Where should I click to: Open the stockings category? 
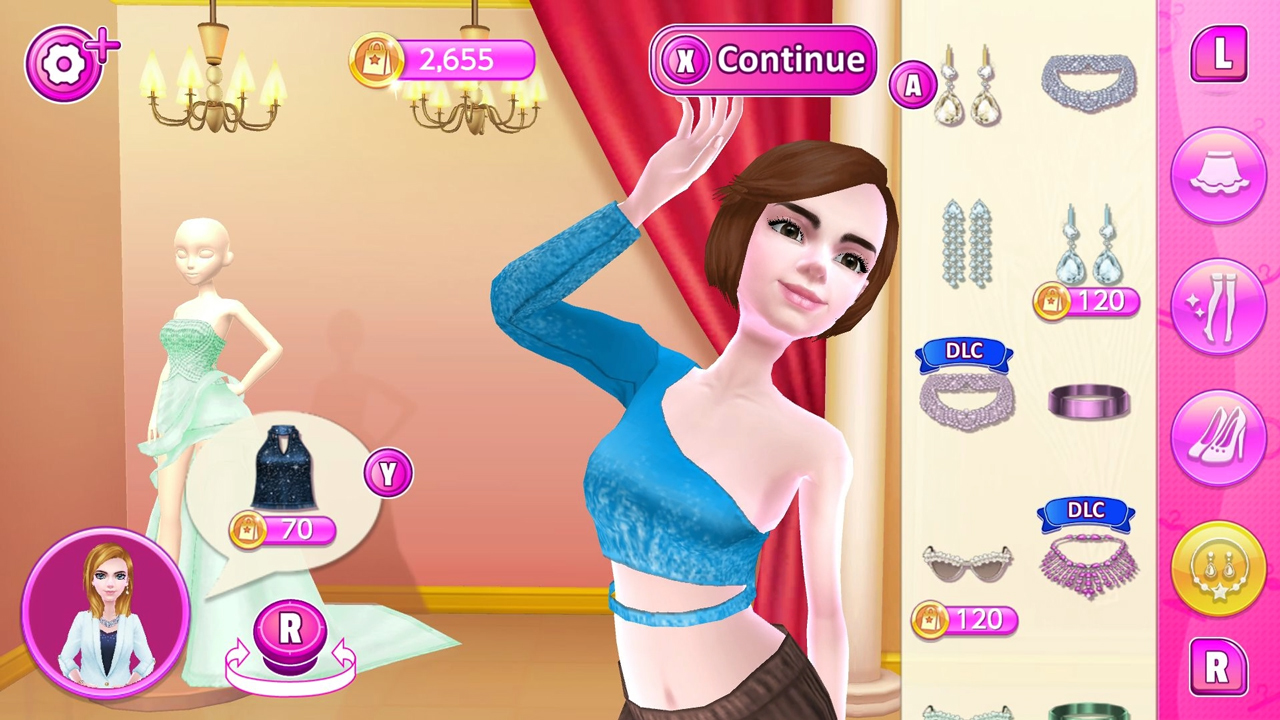click(1218, 305)
